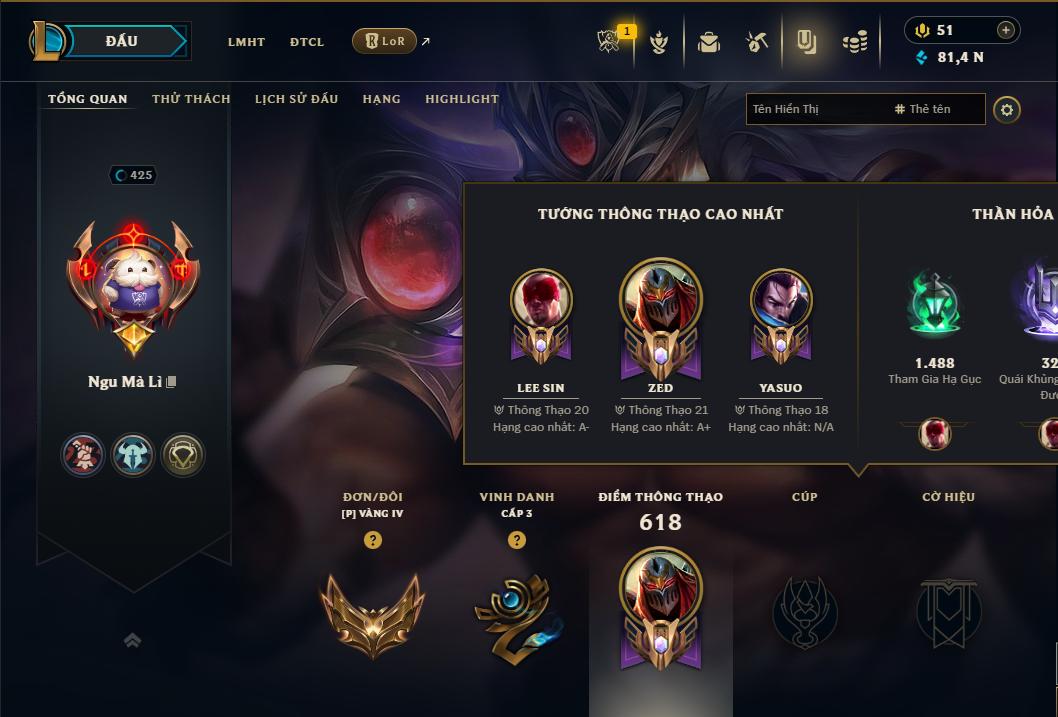The width and height of the screenshot is (1058, 717).
Task: Switch to the ĐTCL game mode
Action: pos(307,42)
